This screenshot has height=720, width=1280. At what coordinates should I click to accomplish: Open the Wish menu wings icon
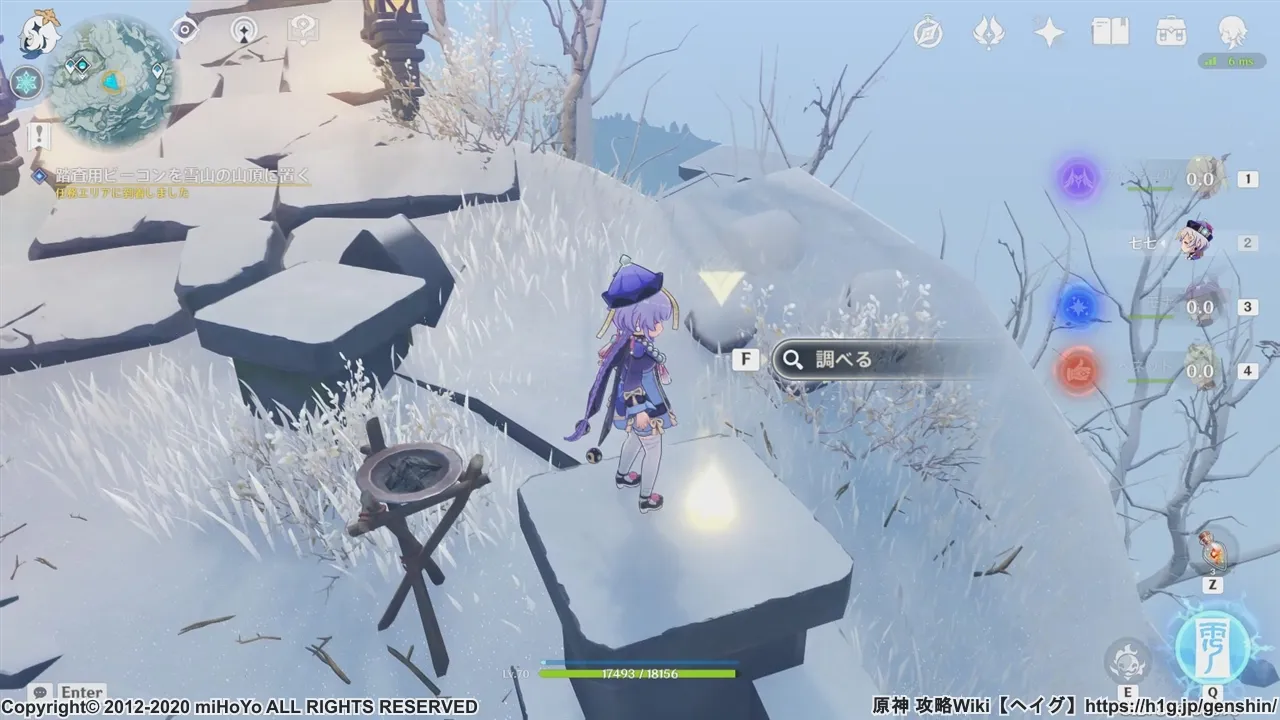988,33
